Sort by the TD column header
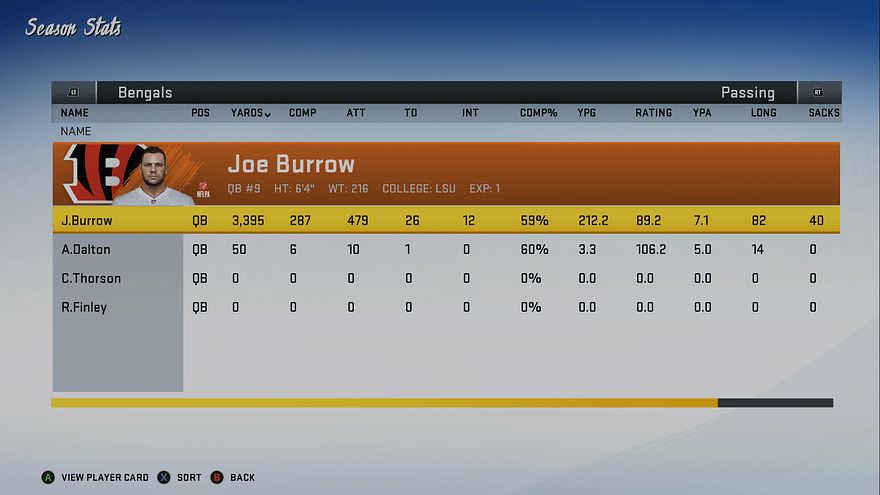Viewport: 880px width, 495px height. (410, 113)
